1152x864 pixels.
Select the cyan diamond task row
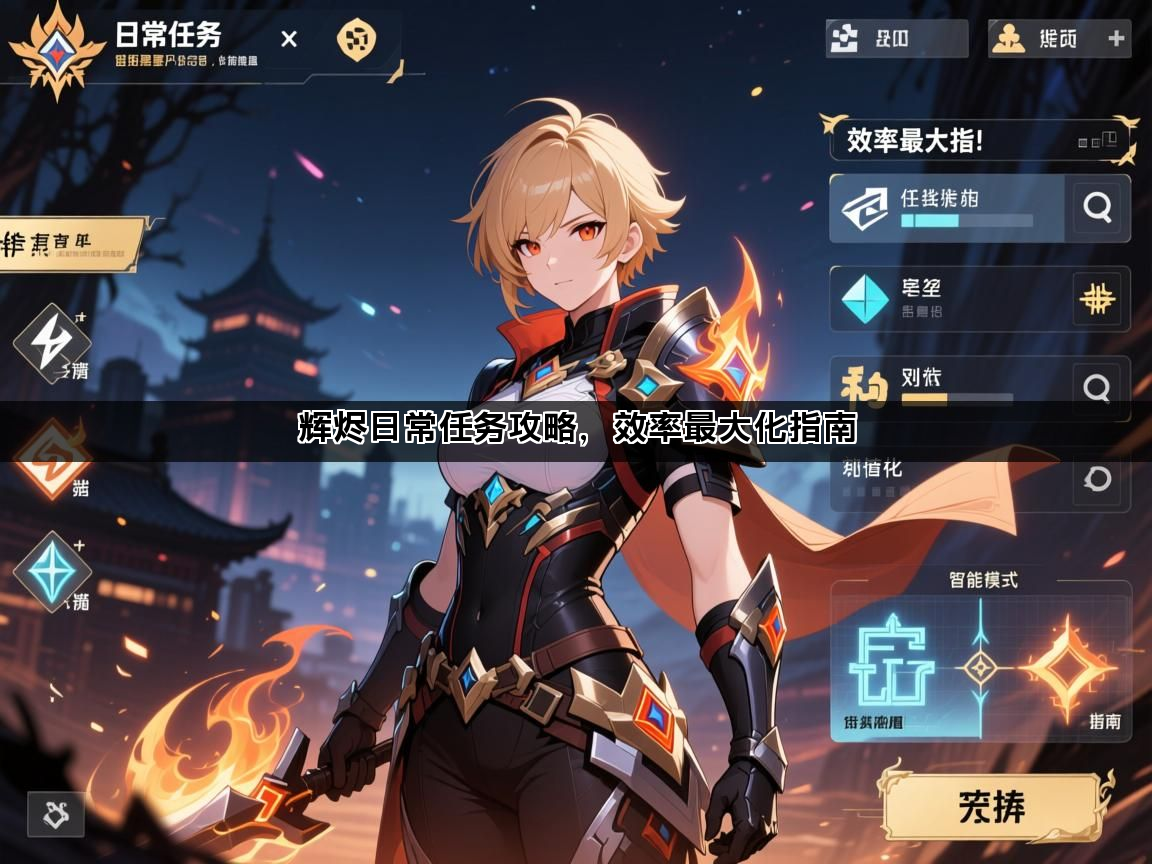946,298
